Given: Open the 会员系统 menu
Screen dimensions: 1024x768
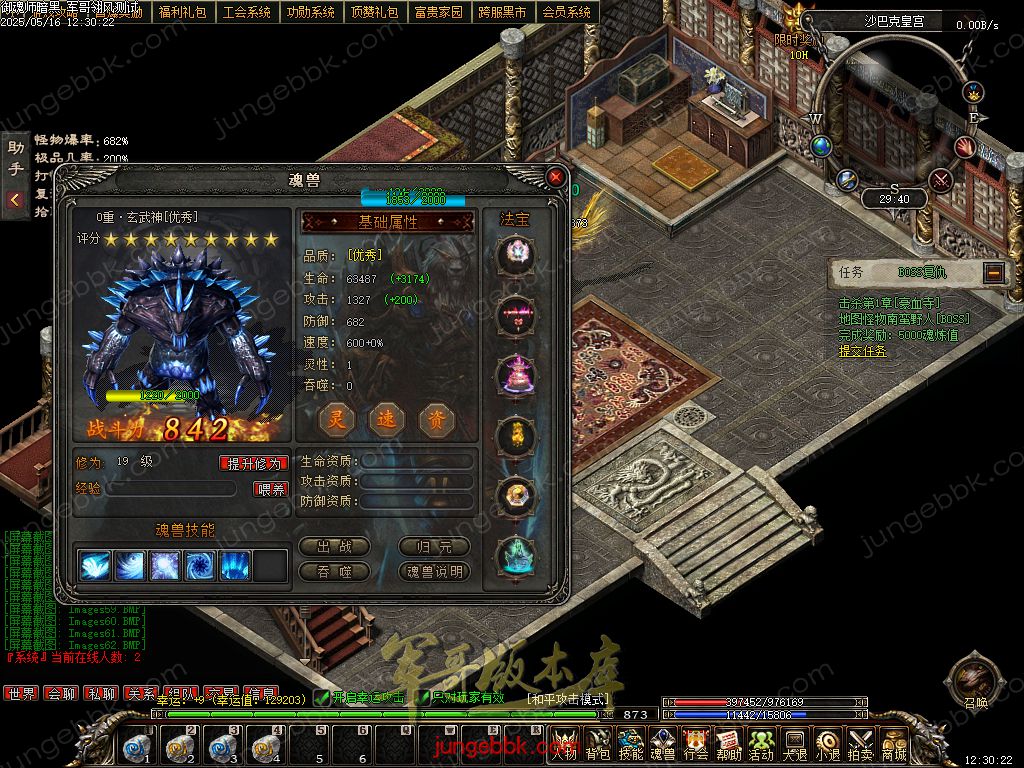Looking at the screenshot, I should 566,13.
